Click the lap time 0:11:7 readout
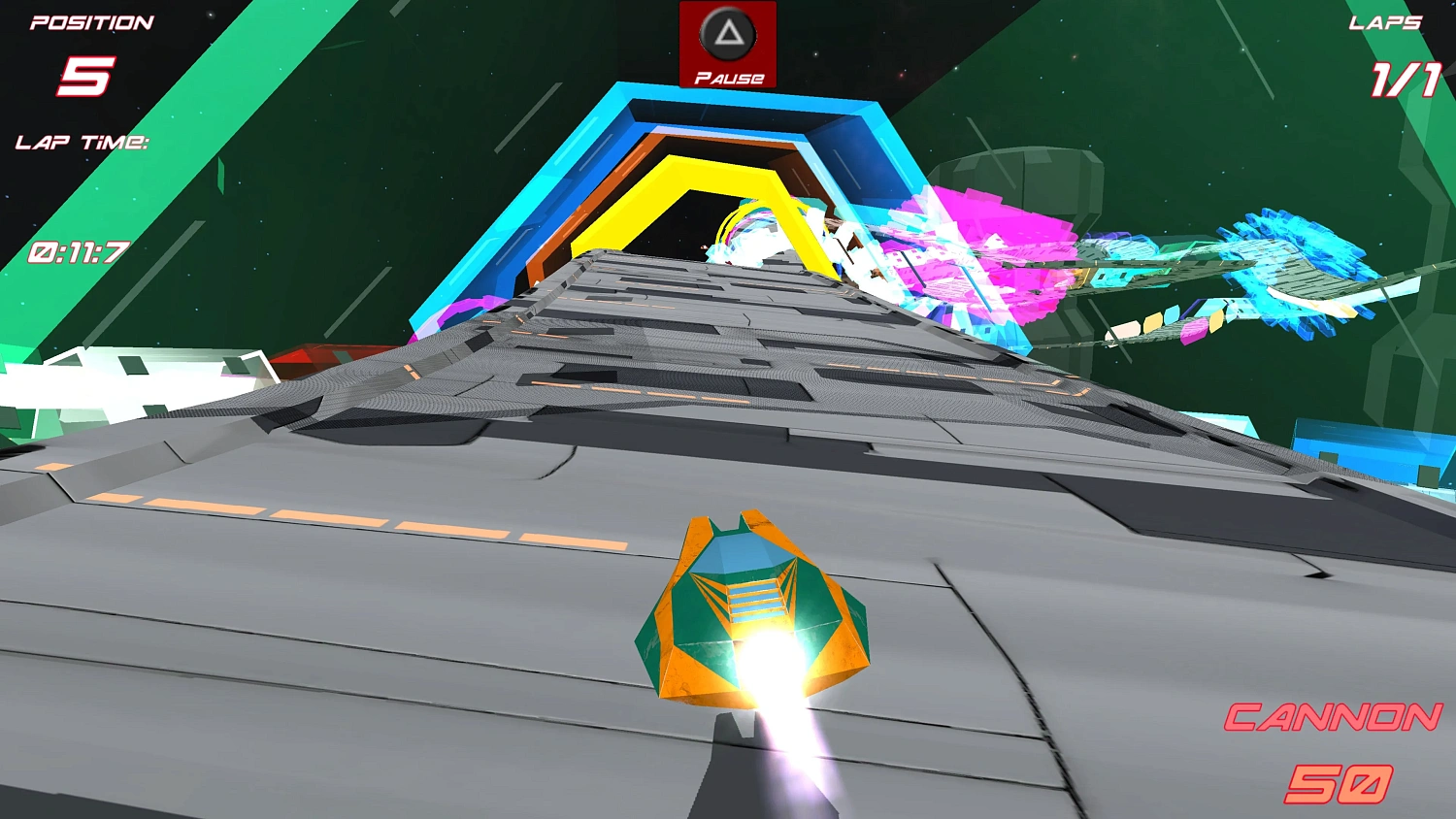Image resolution: width=1456 pixels, height=819 pixels. pyautogui.click(x=81, y=252)
